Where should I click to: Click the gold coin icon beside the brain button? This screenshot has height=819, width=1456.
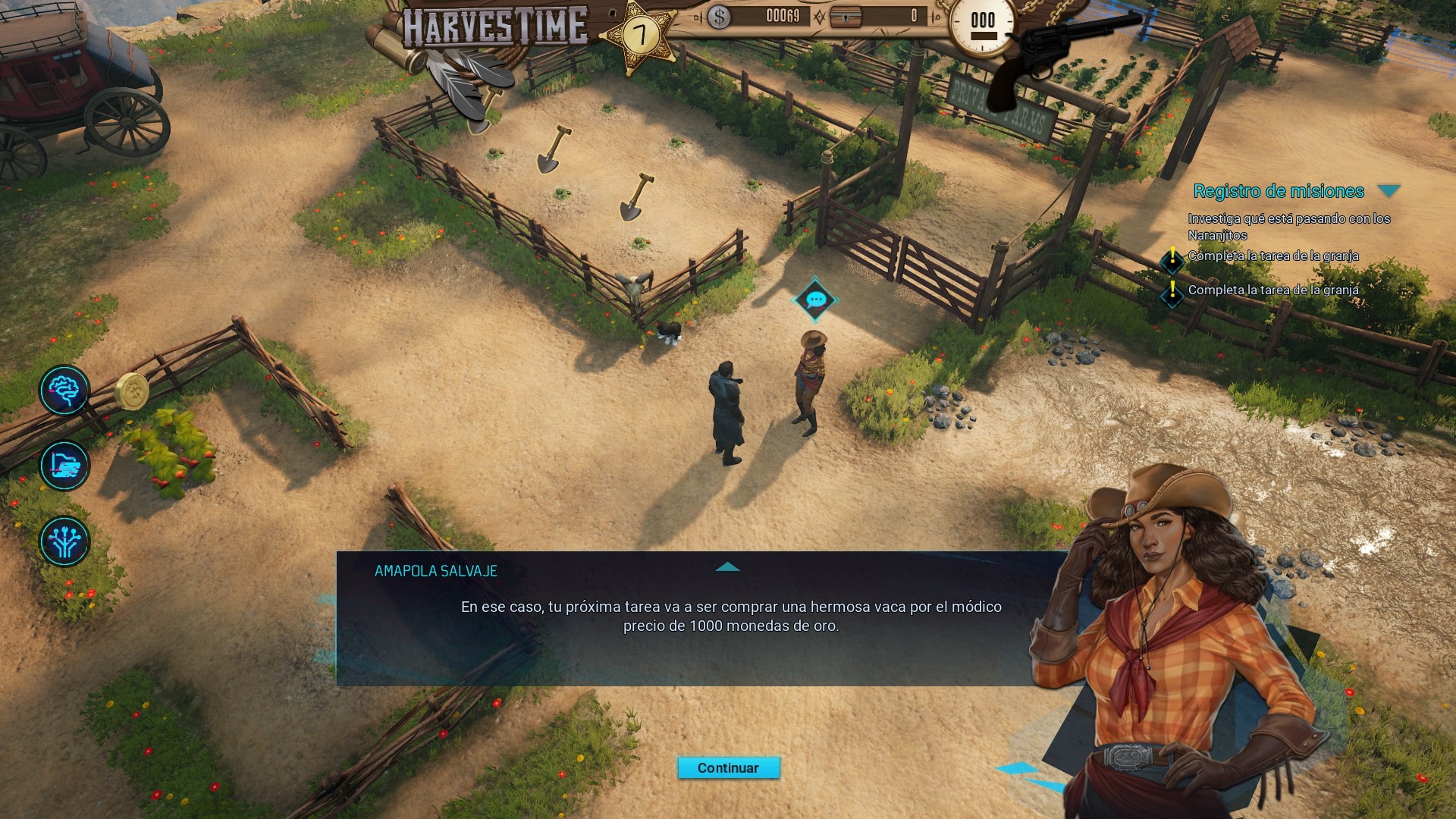click(x=133, y=391)
